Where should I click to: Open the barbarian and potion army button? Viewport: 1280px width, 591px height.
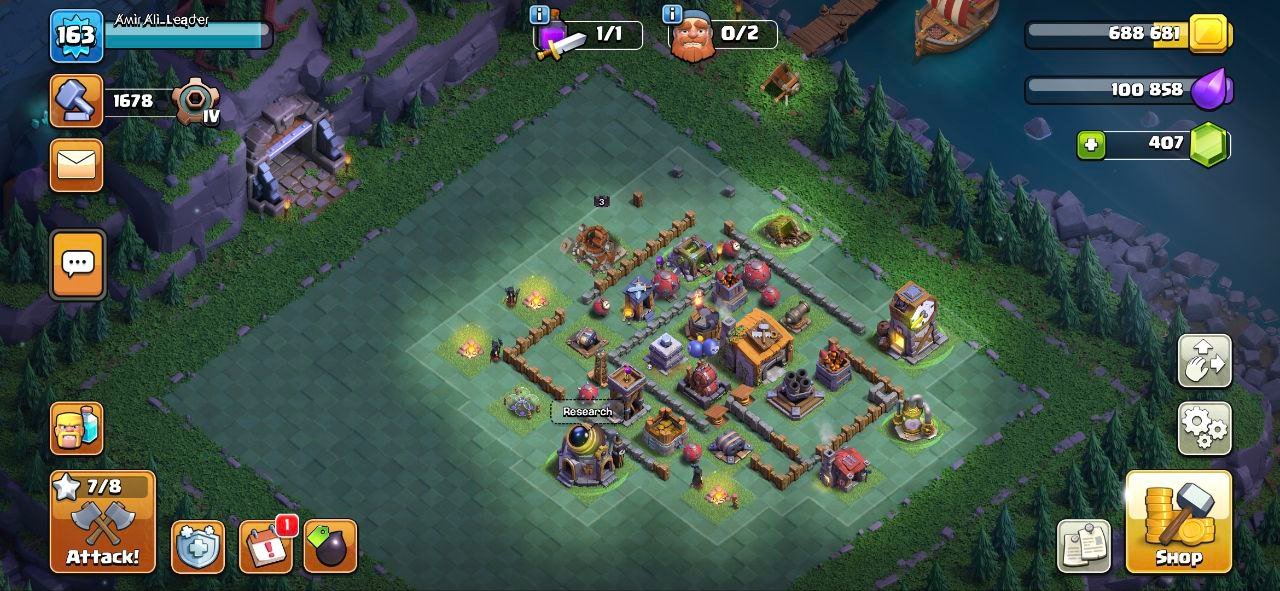pyautogui.click(x=77, y=429)
